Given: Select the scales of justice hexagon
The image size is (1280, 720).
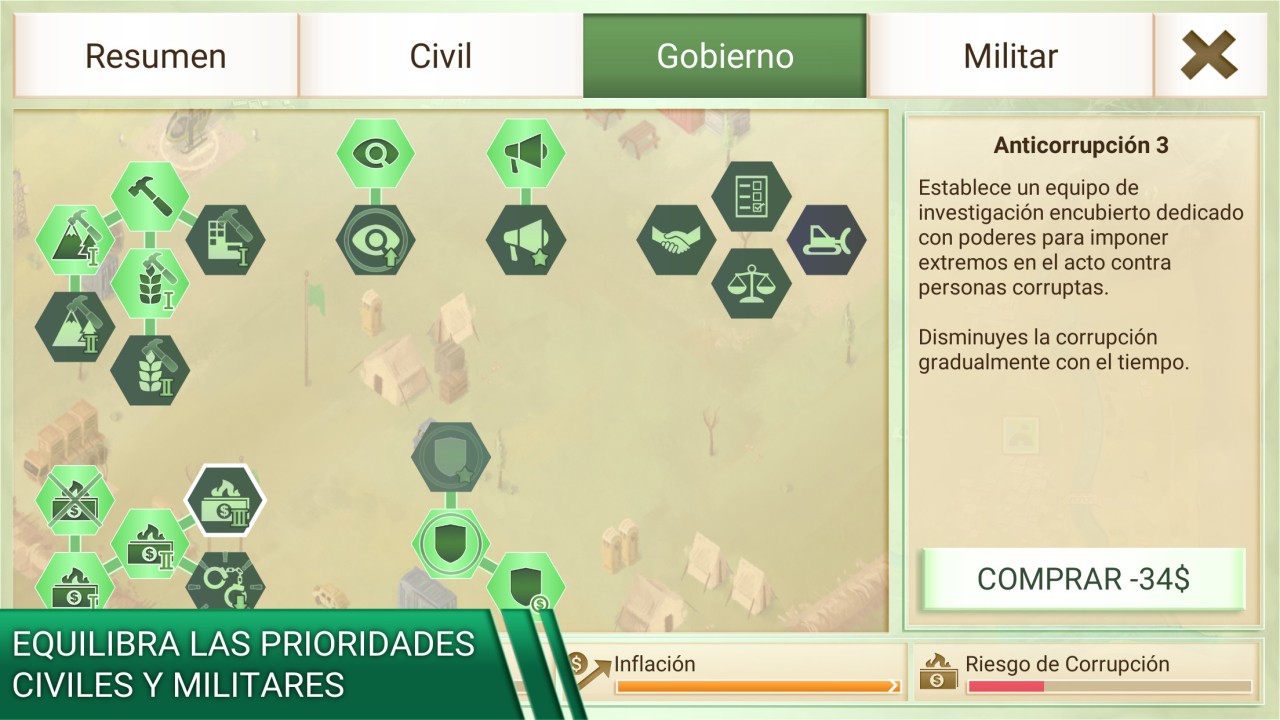Looking at the screenshot, I should pos(751,284).
